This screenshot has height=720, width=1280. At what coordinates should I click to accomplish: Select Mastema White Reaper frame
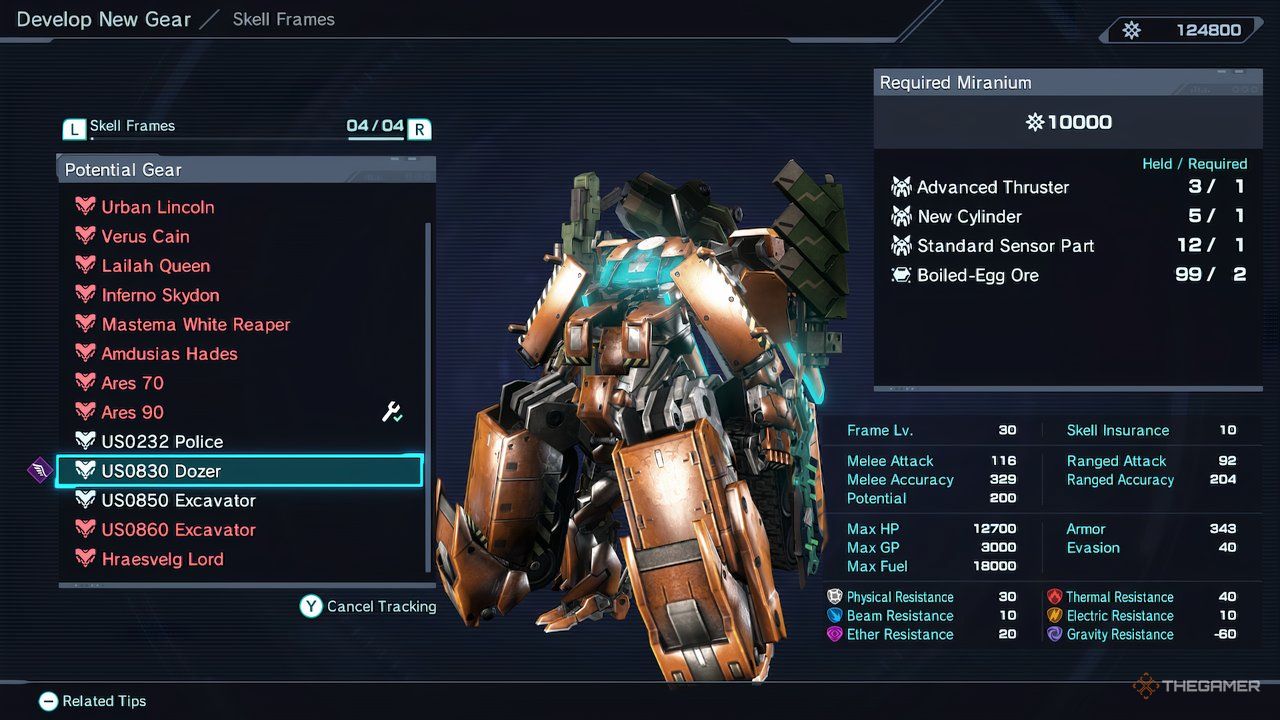coord(195,324)
